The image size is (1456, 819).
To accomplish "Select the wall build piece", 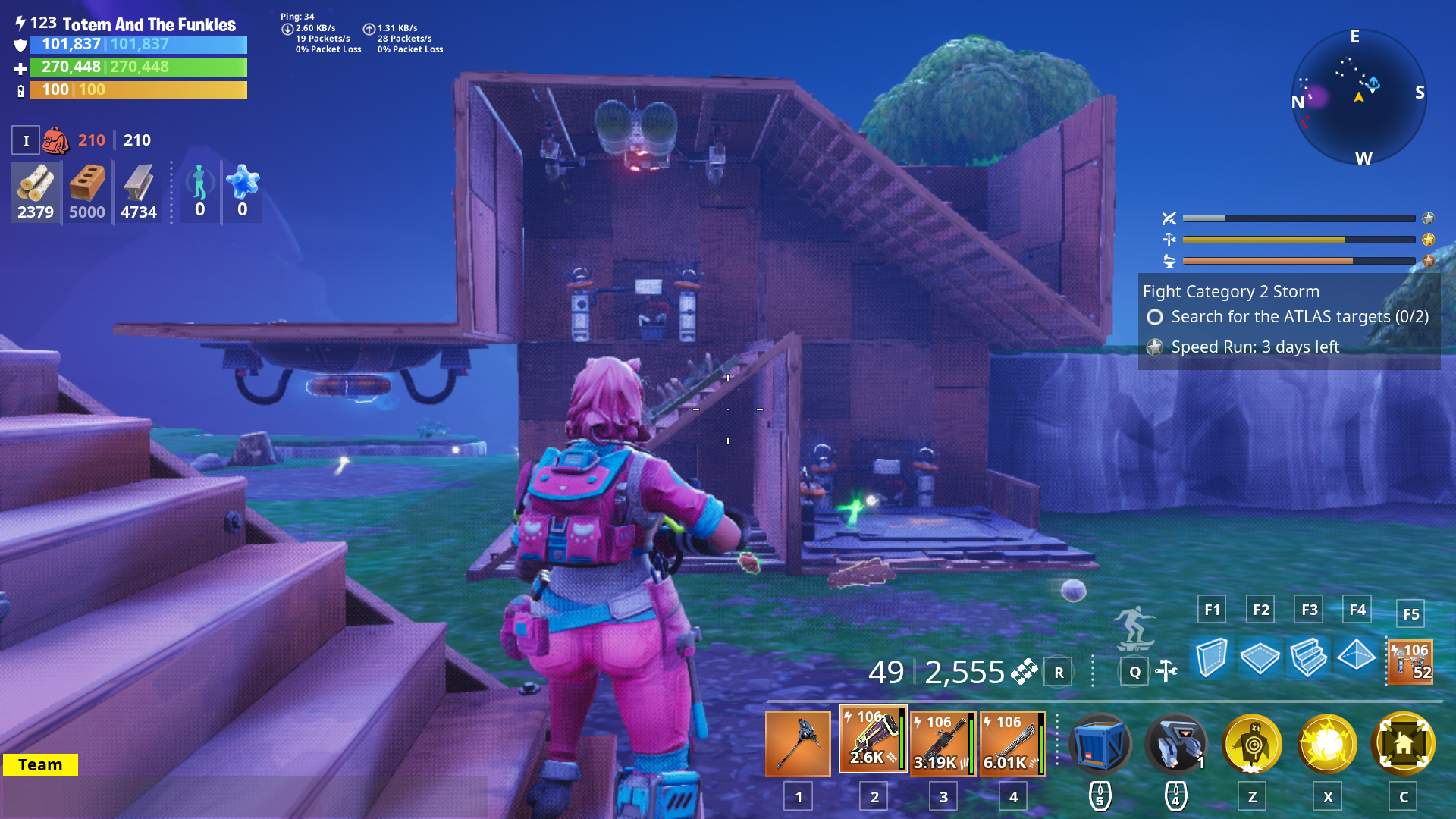I will coord(1211,658).
